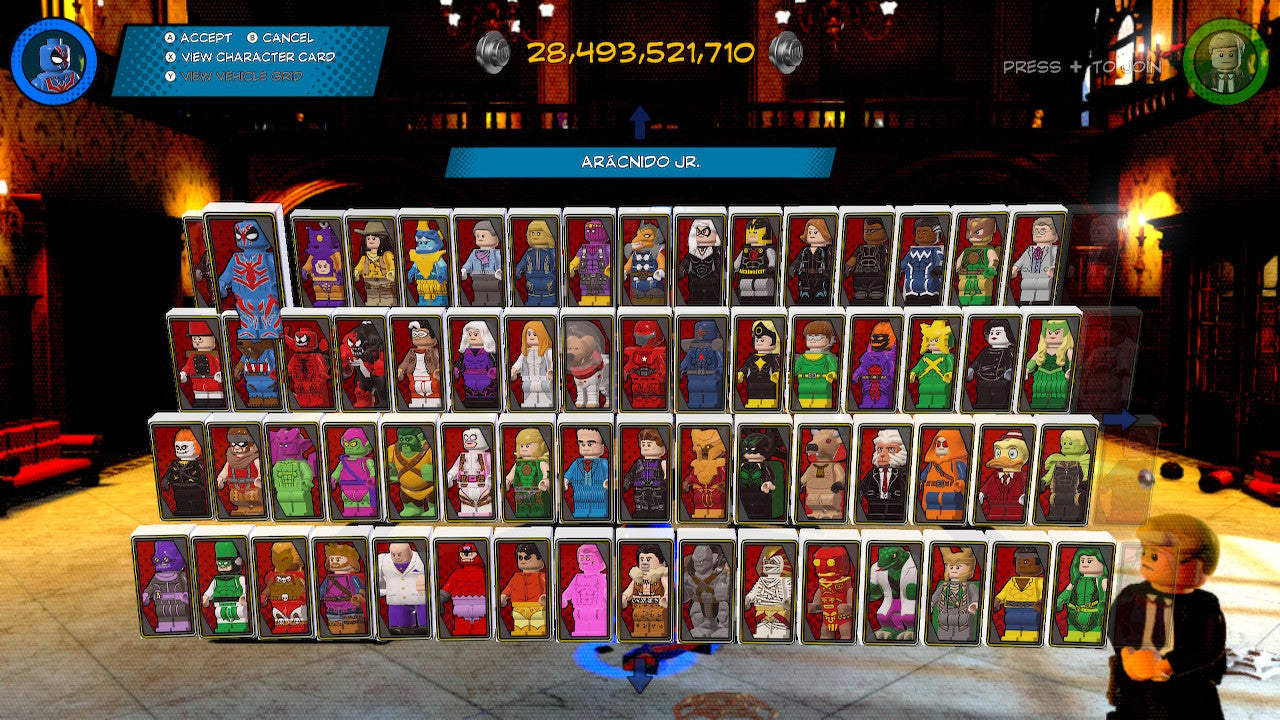Choose the Green Goblin character card
The width and height of the screenshot is (1280, 720).
pyautogui.click(x=353, y=470)
